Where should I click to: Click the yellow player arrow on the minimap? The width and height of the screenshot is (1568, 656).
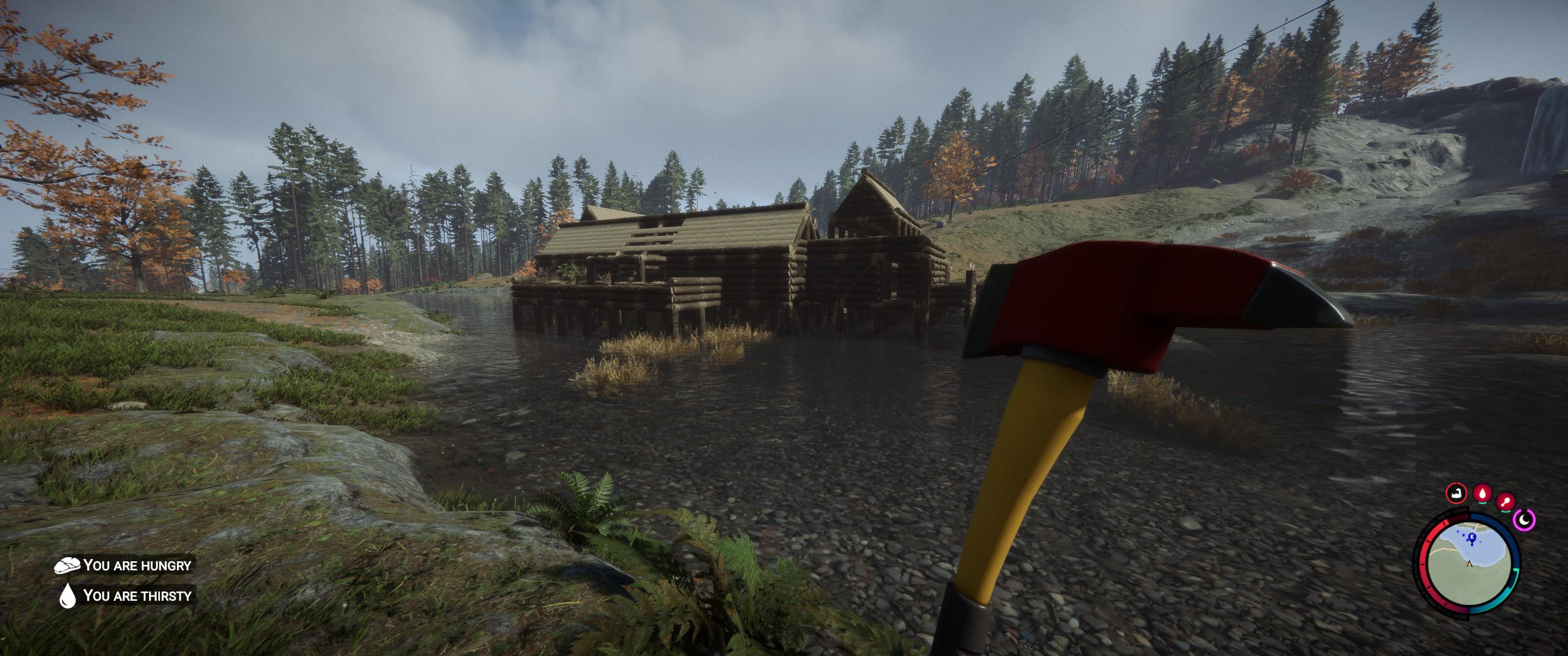click(1470, 564)
